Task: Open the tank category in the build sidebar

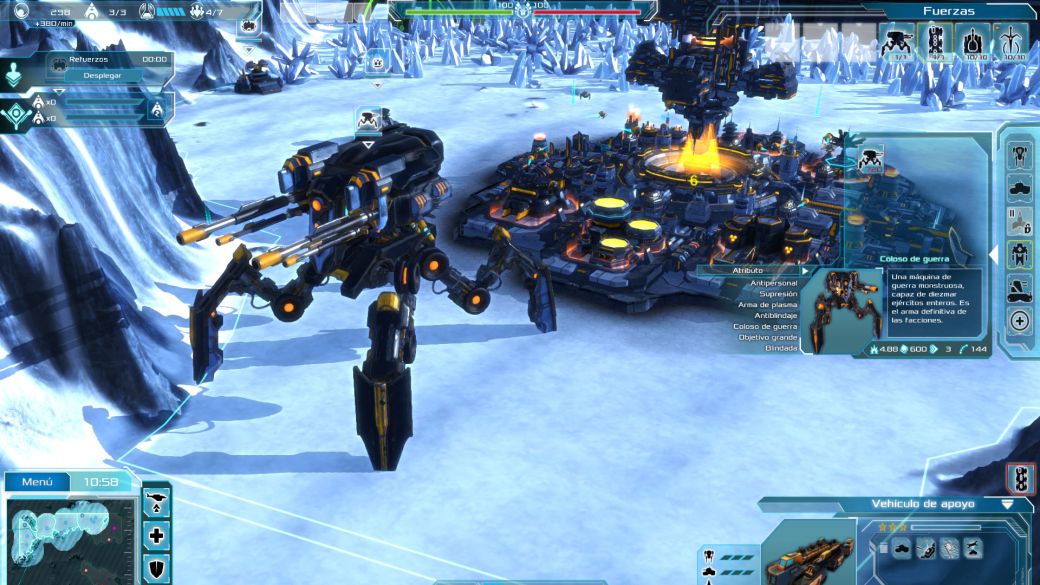Action: point(1020,188)
